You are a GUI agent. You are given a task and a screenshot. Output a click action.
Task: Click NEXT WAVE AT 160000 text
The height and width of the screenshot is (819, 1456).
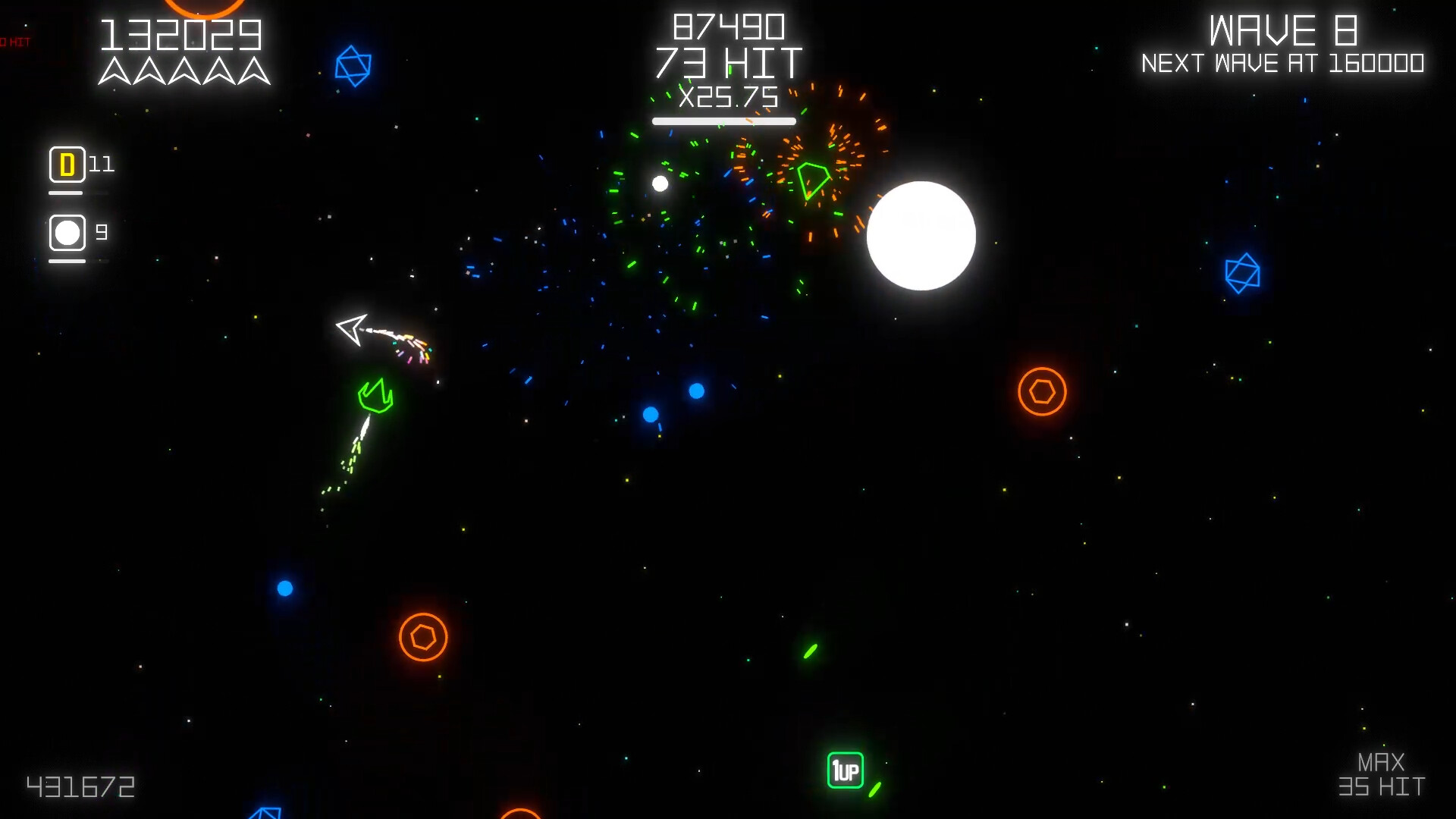point(1283,64)
